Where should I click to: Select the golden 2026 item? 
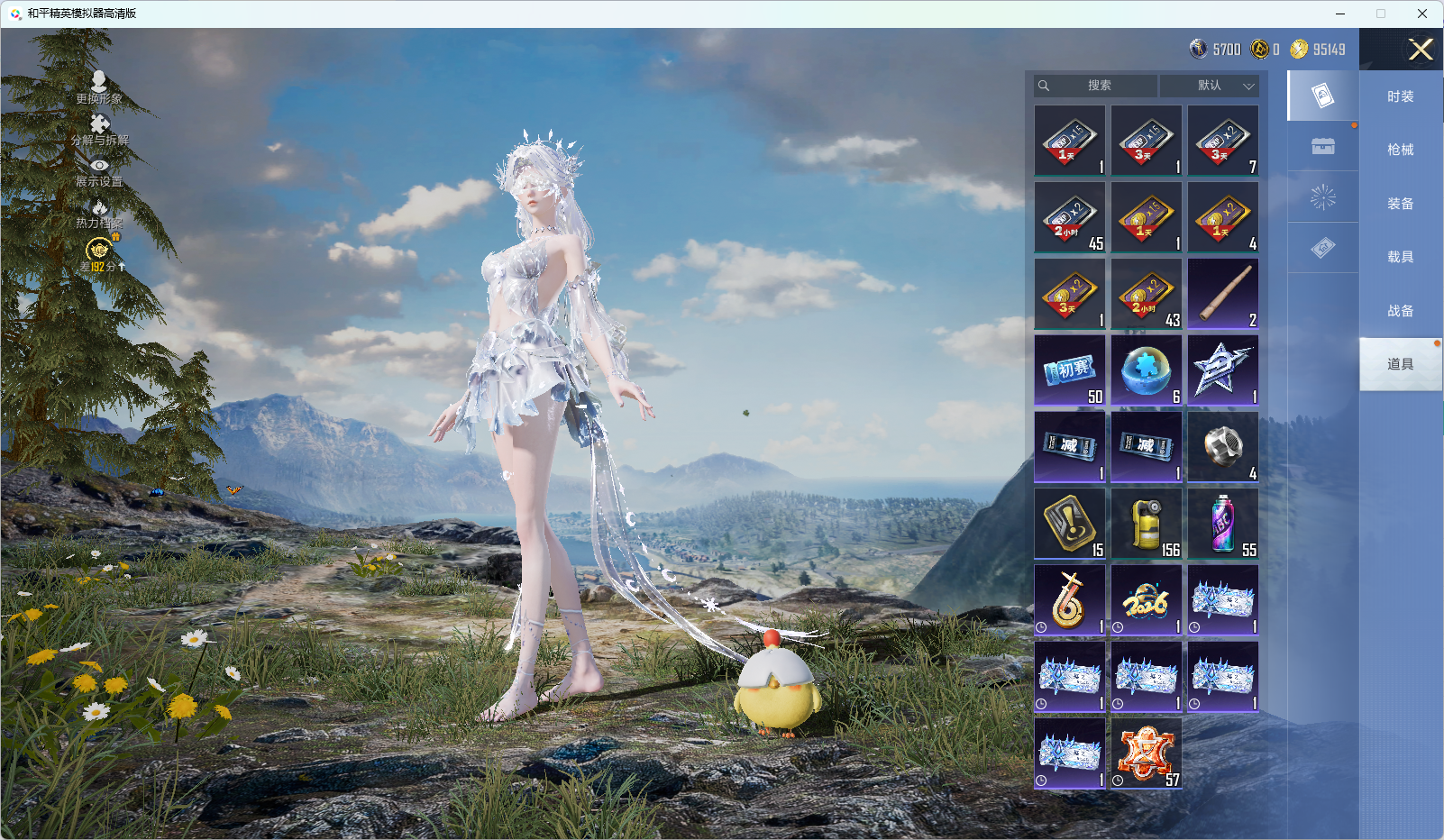tap(1147, 600)
